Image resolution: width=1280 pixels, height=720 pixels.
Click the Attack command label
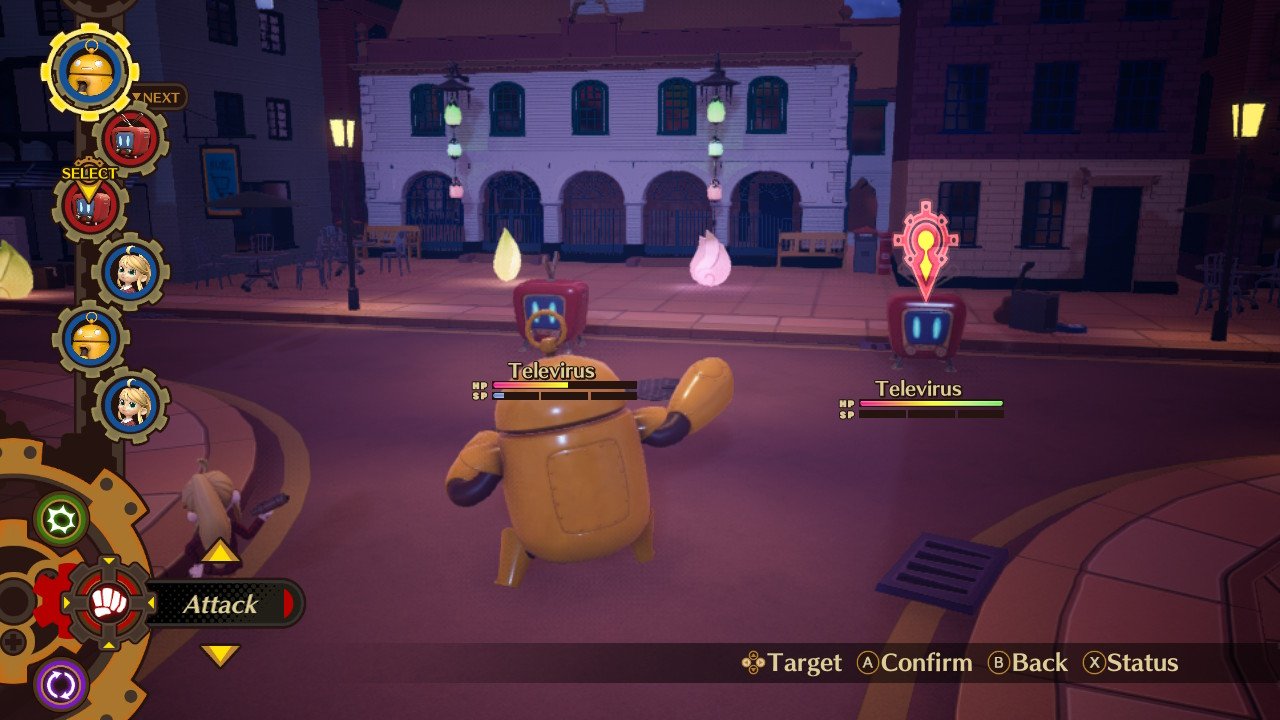coord(220,604)
